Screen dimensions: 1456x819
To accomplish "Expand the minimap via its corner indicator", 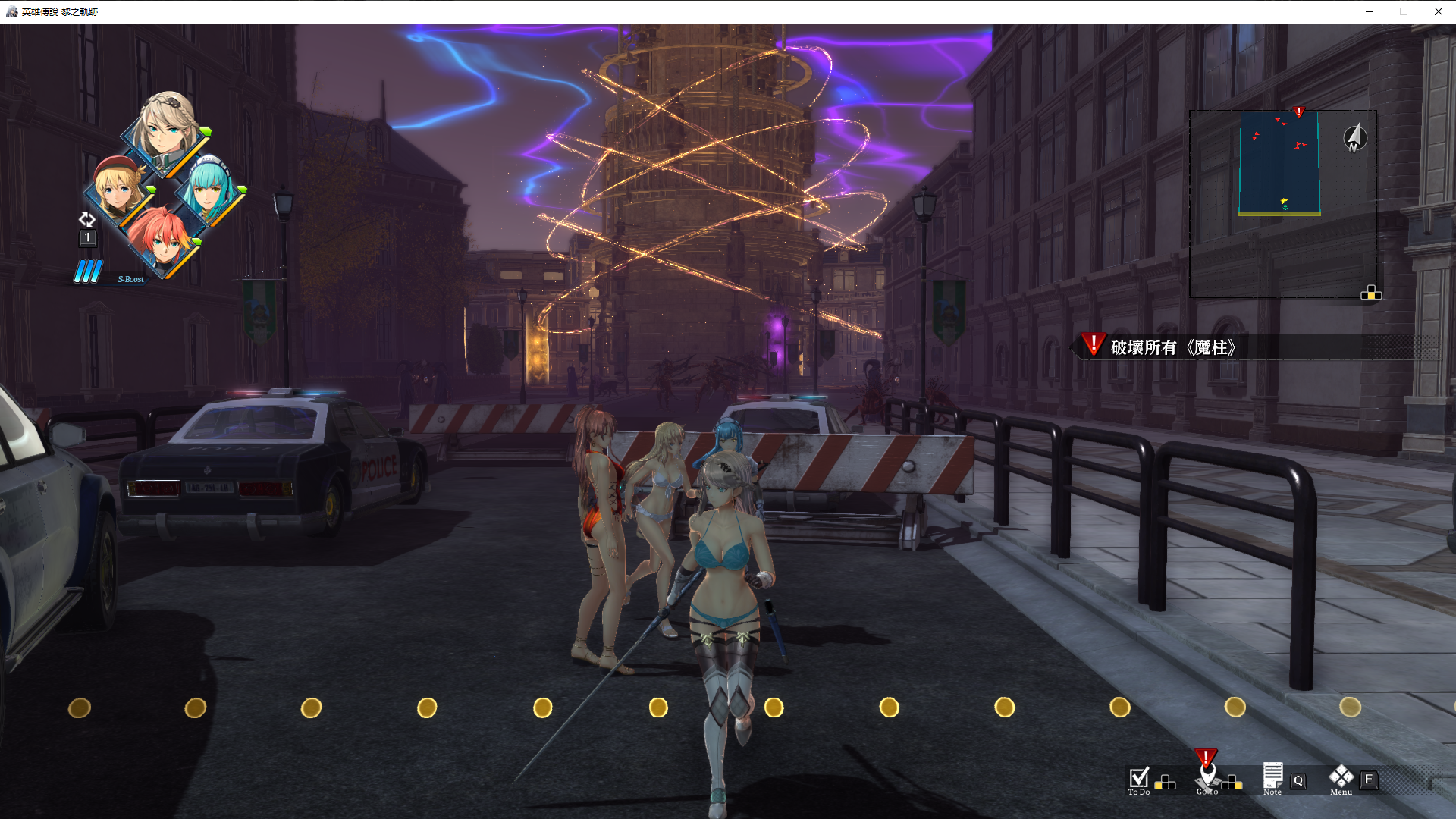I will pos(1371,293).
